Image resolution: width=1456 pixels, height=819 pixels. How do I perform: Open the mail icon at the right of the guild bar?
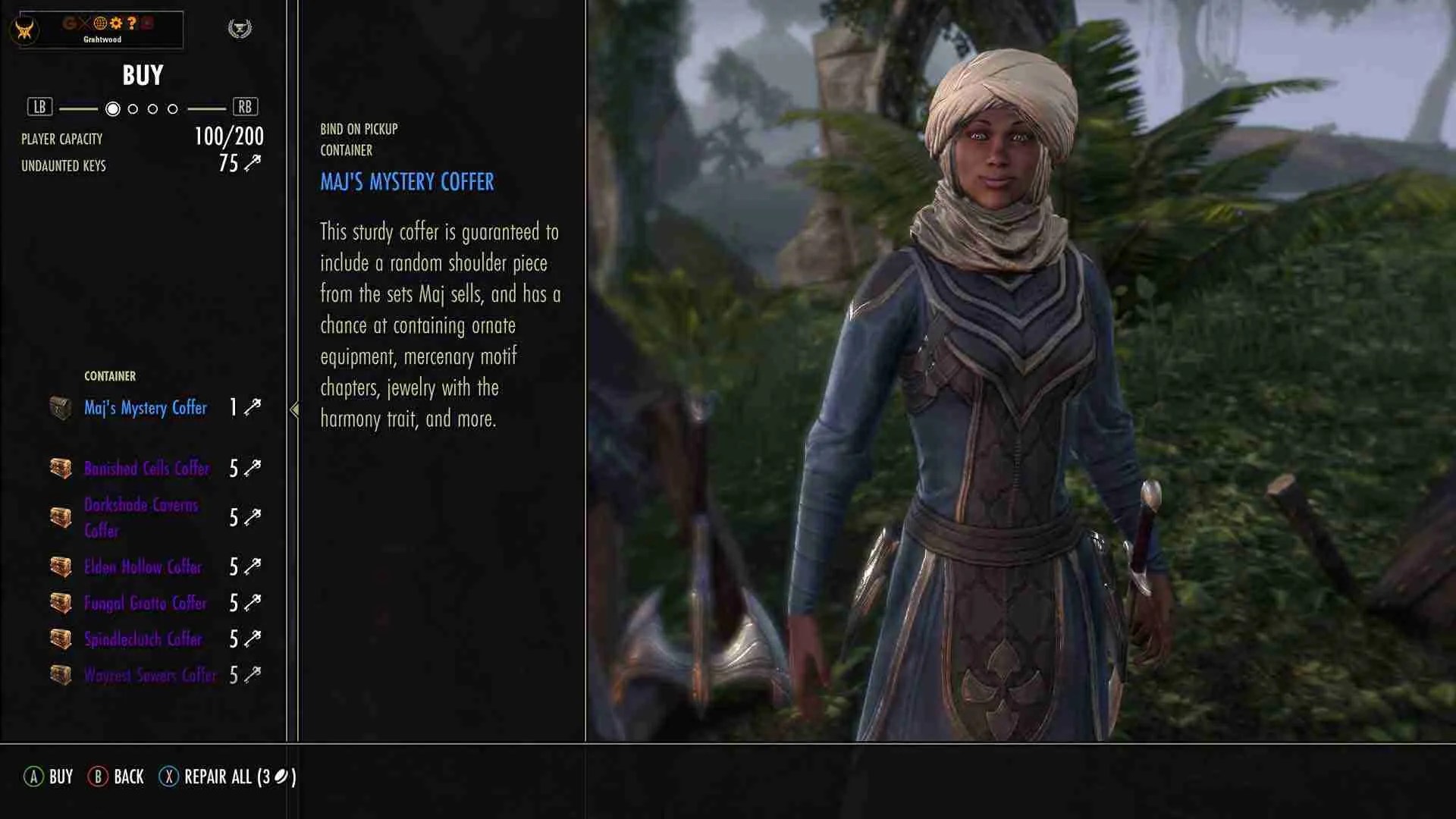click(x=148, y=23)
